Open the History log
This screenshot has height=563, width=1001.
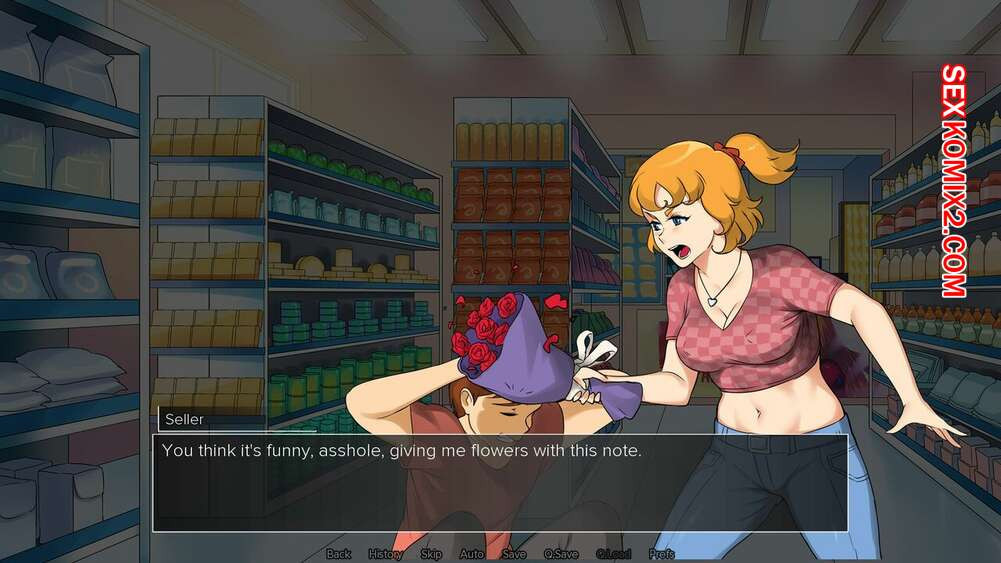(385, 554)
